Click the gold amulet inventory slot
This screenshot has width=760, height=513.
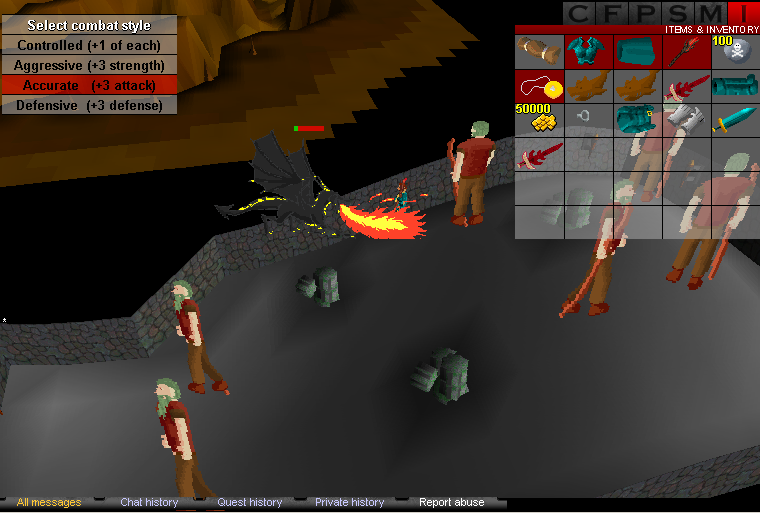tap(539, 87)
